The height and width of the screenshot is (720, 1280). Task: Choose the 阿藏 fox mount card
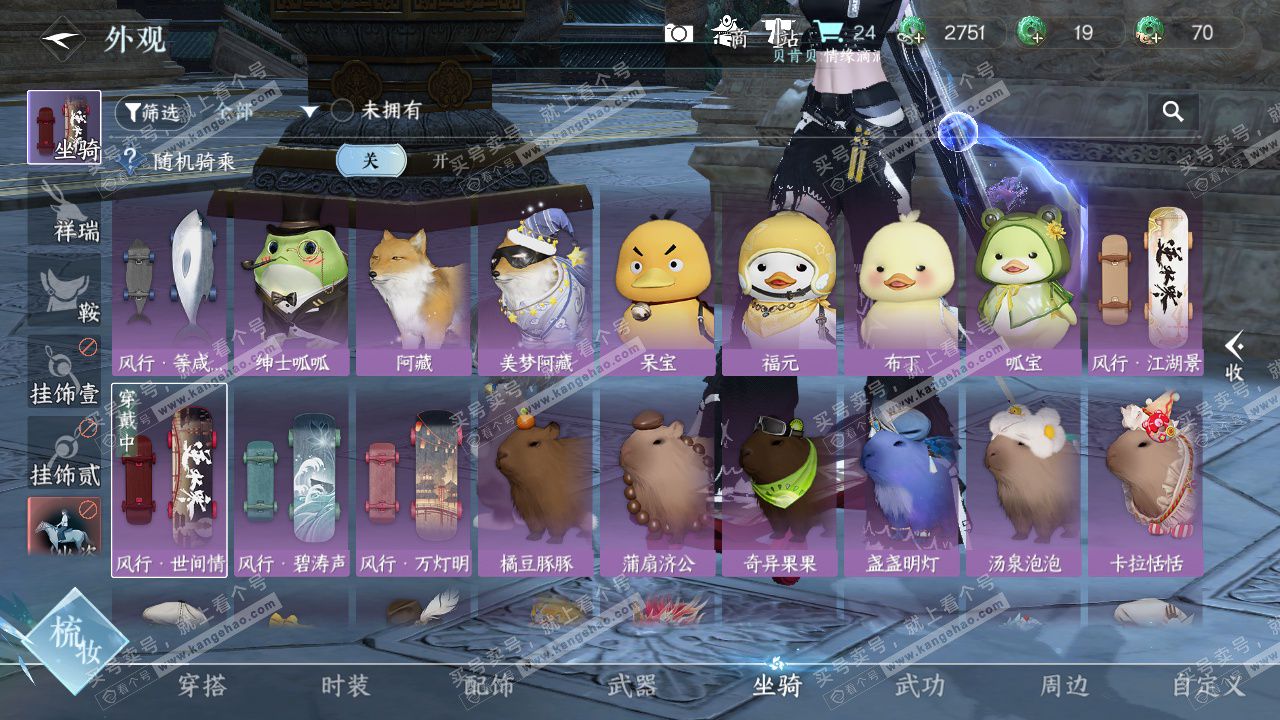(414, 290)
